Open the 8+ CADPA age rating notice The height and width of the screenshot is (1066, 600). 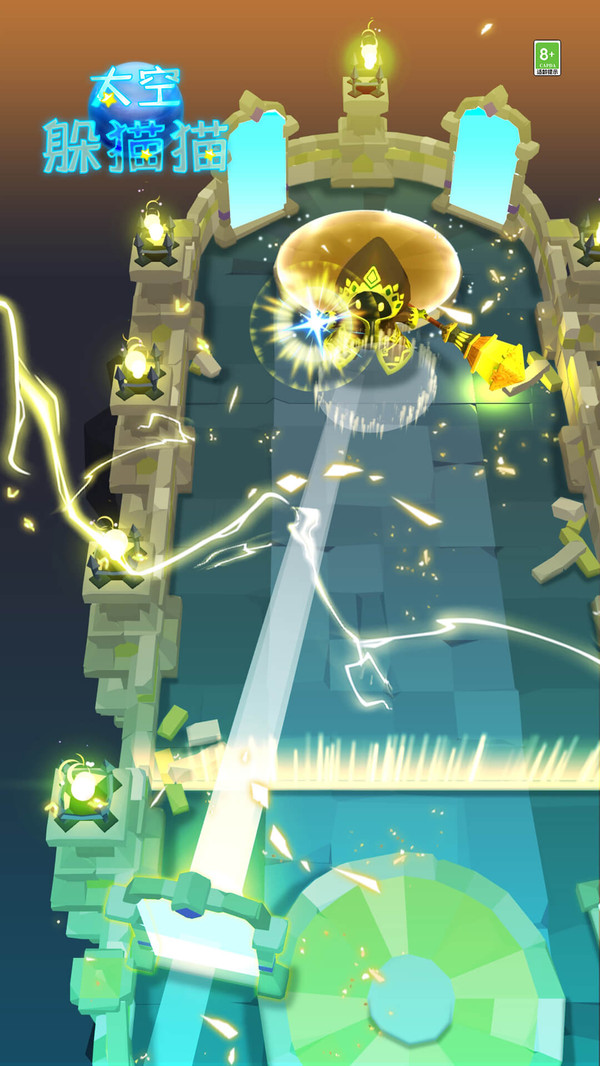coord(547,58)
